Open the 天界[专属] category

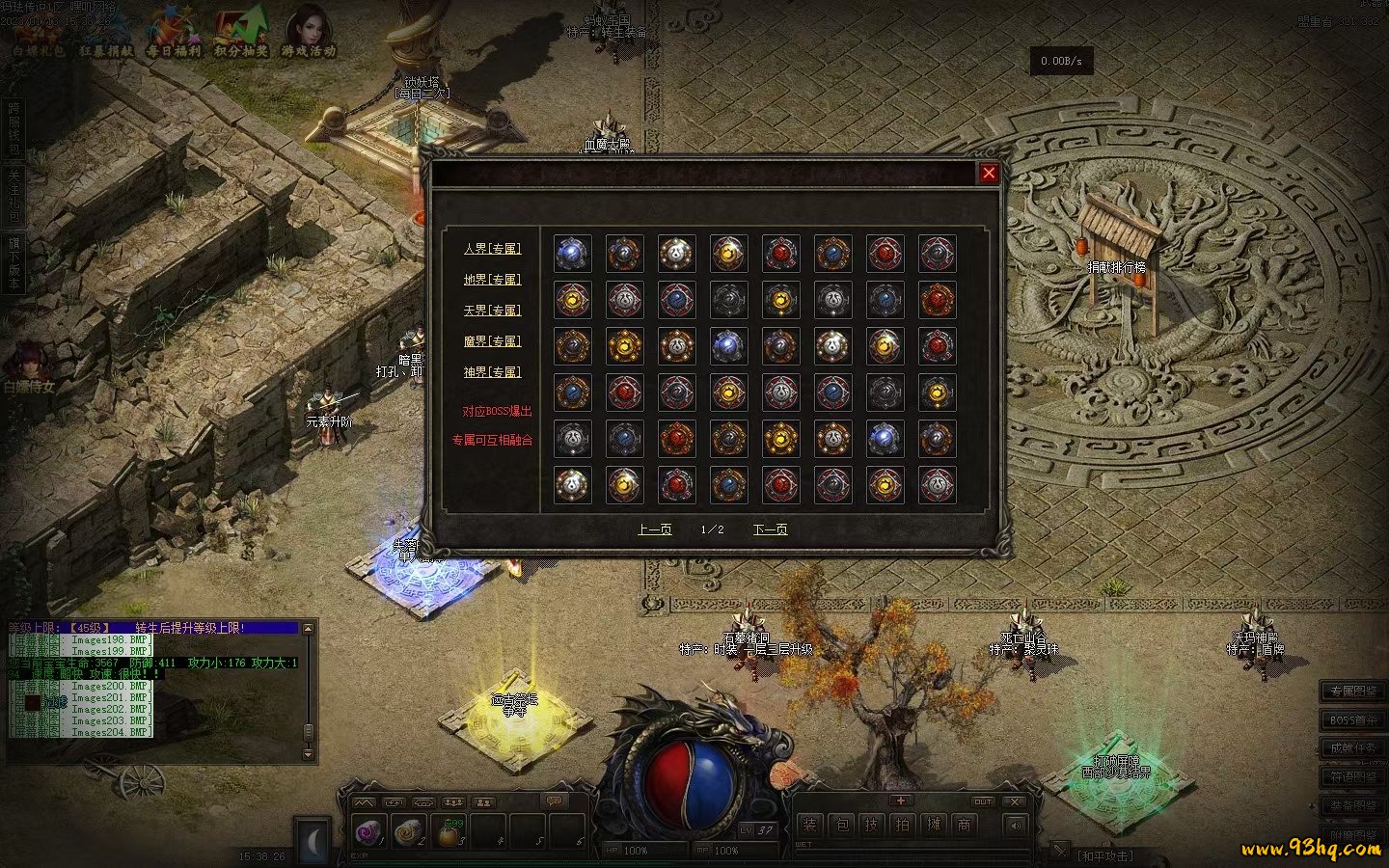pyautogui.click(x=492, y=311)
